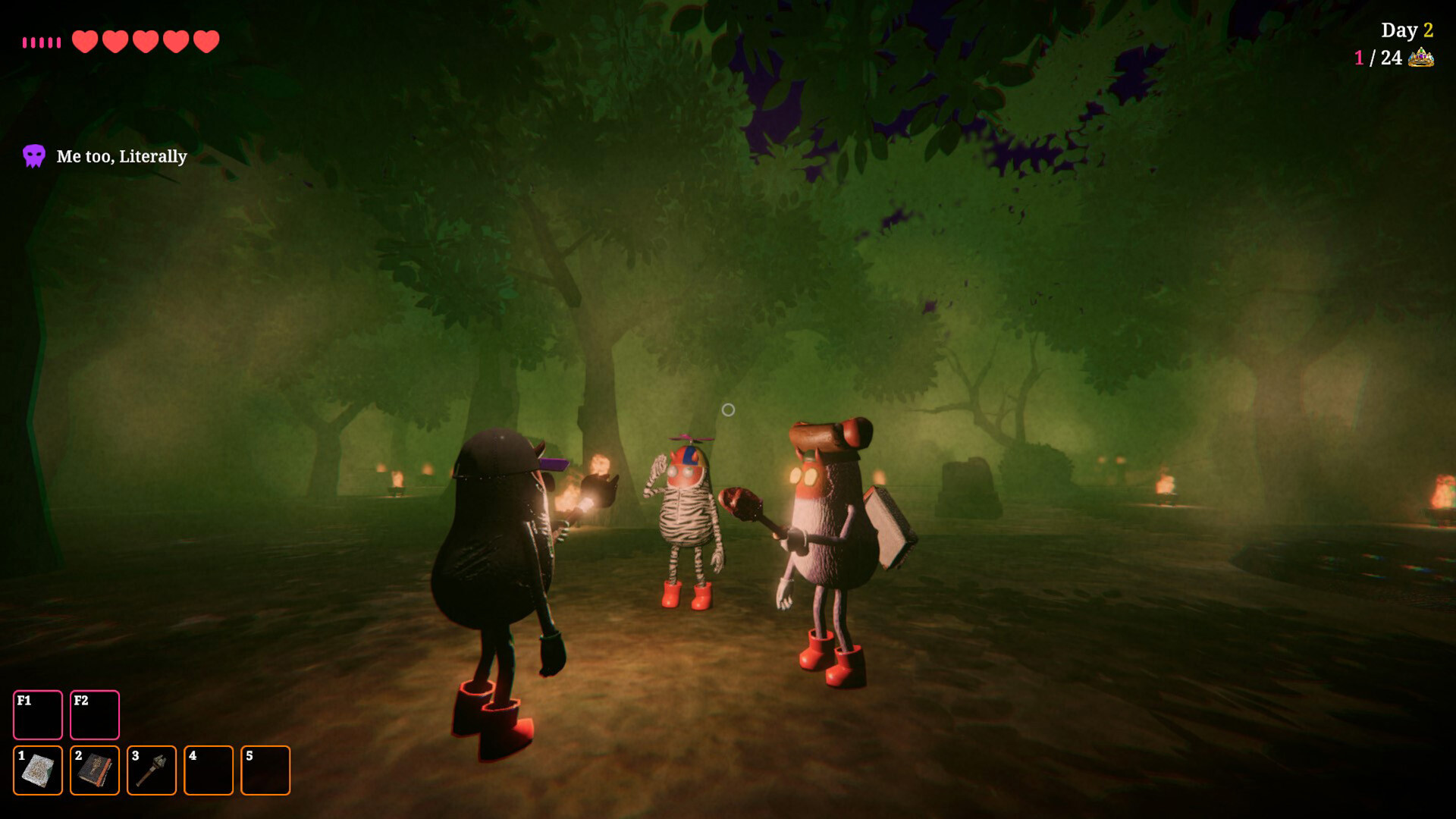This screenshot has height=819, width=1456.
Task: Click the pink F1 slot
Action: pyautogui.click(x=38, y=714)
